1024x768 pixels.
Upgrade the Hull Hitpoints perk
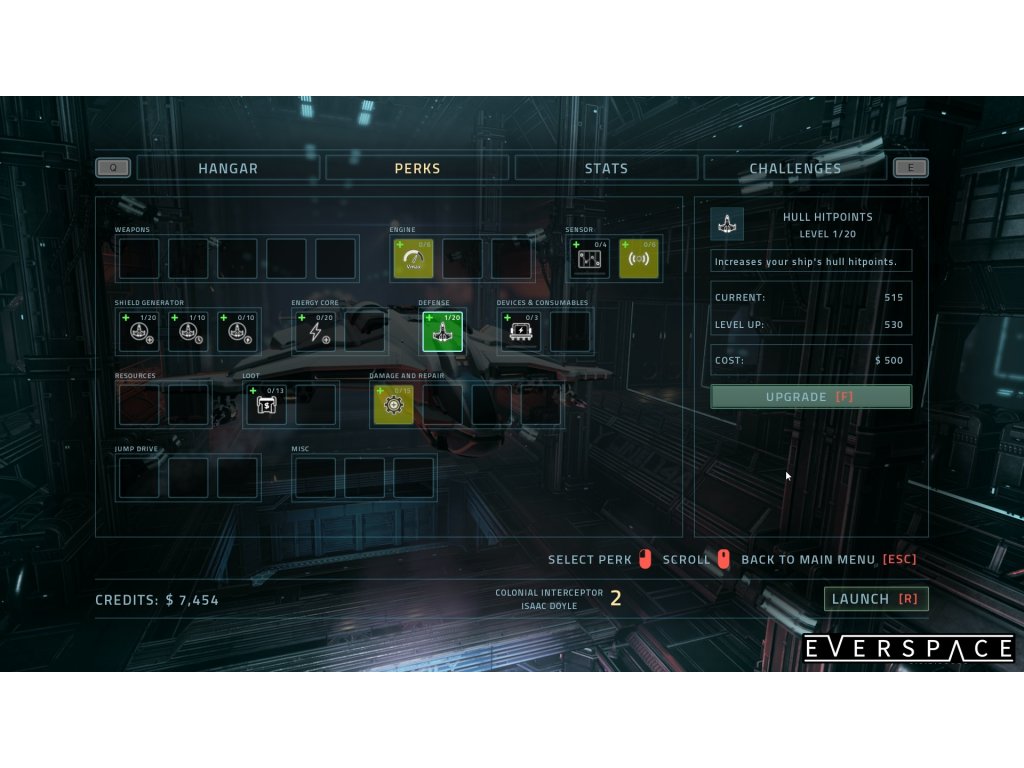coord(811,397)
